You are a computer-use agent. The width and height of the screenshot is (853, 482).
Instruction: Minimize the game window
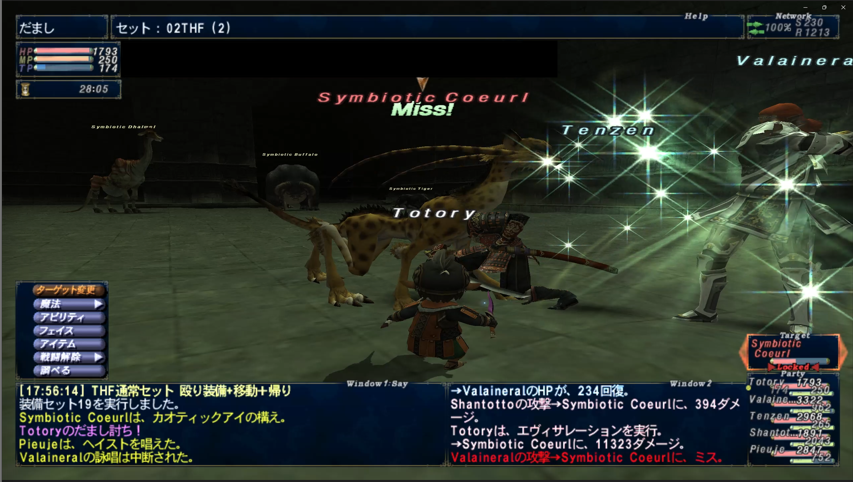coord(804,7)
